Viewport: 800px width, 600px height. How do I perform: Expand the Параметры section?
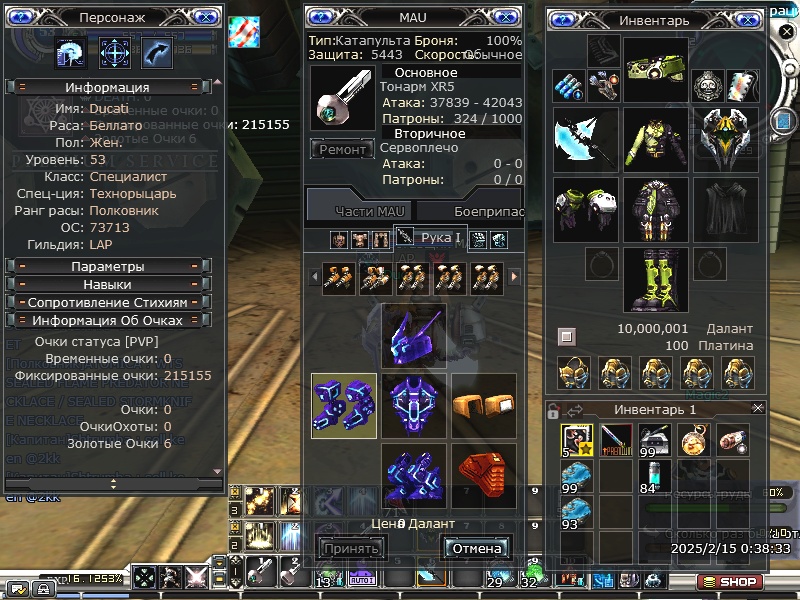[x=108, y=267]
